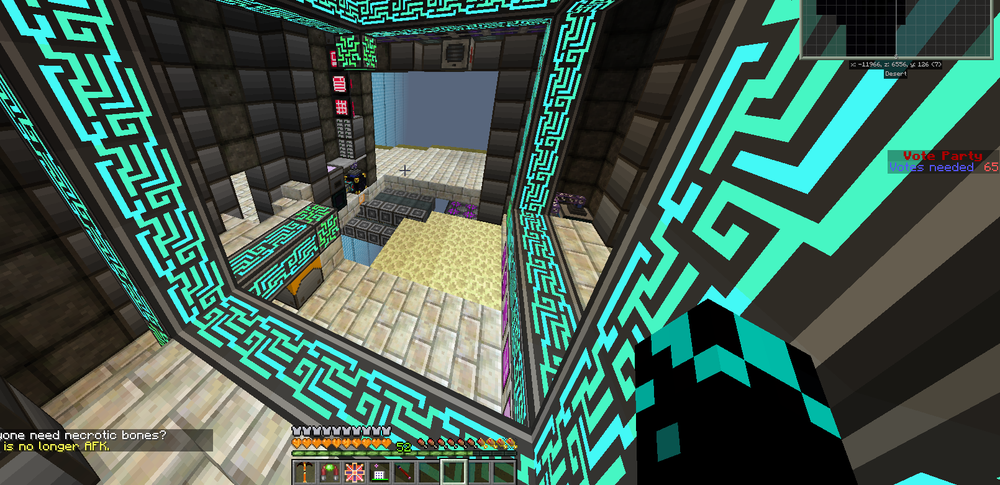Image resolution: width=1000 pixels, height=485 pixels.
Task: Click the chat message about necrotic bones
Action: tap(84, 435)
